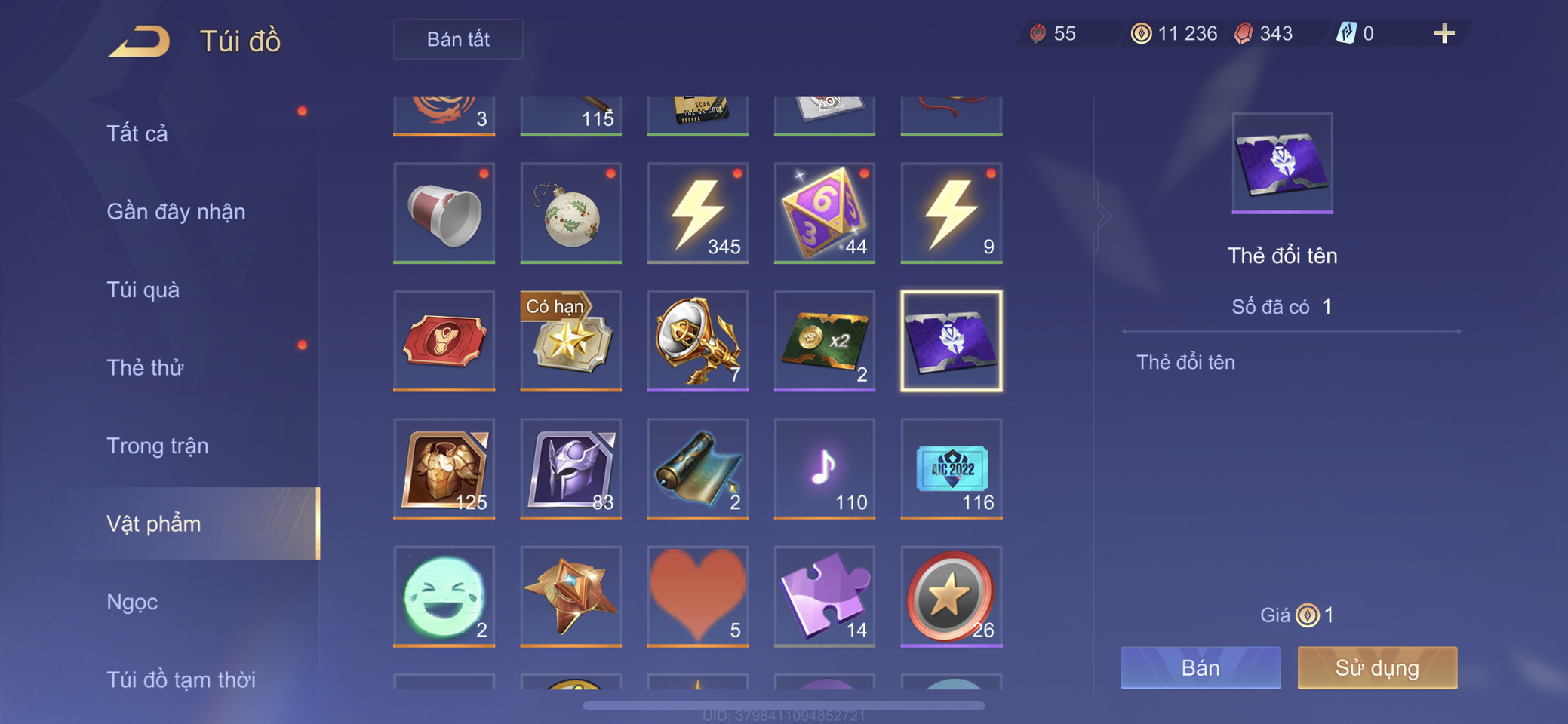
Task: Select the Thẻ thử tab
Action: click(x=145, y=368)
